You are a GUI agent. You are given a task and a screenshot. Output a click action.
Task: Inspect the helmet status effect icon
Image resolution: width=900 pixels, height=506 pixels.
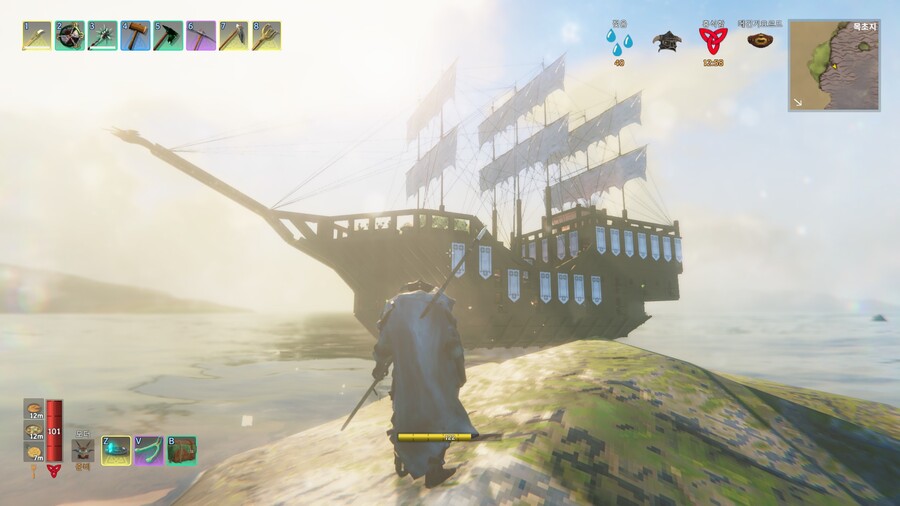(x=666, y=40)
